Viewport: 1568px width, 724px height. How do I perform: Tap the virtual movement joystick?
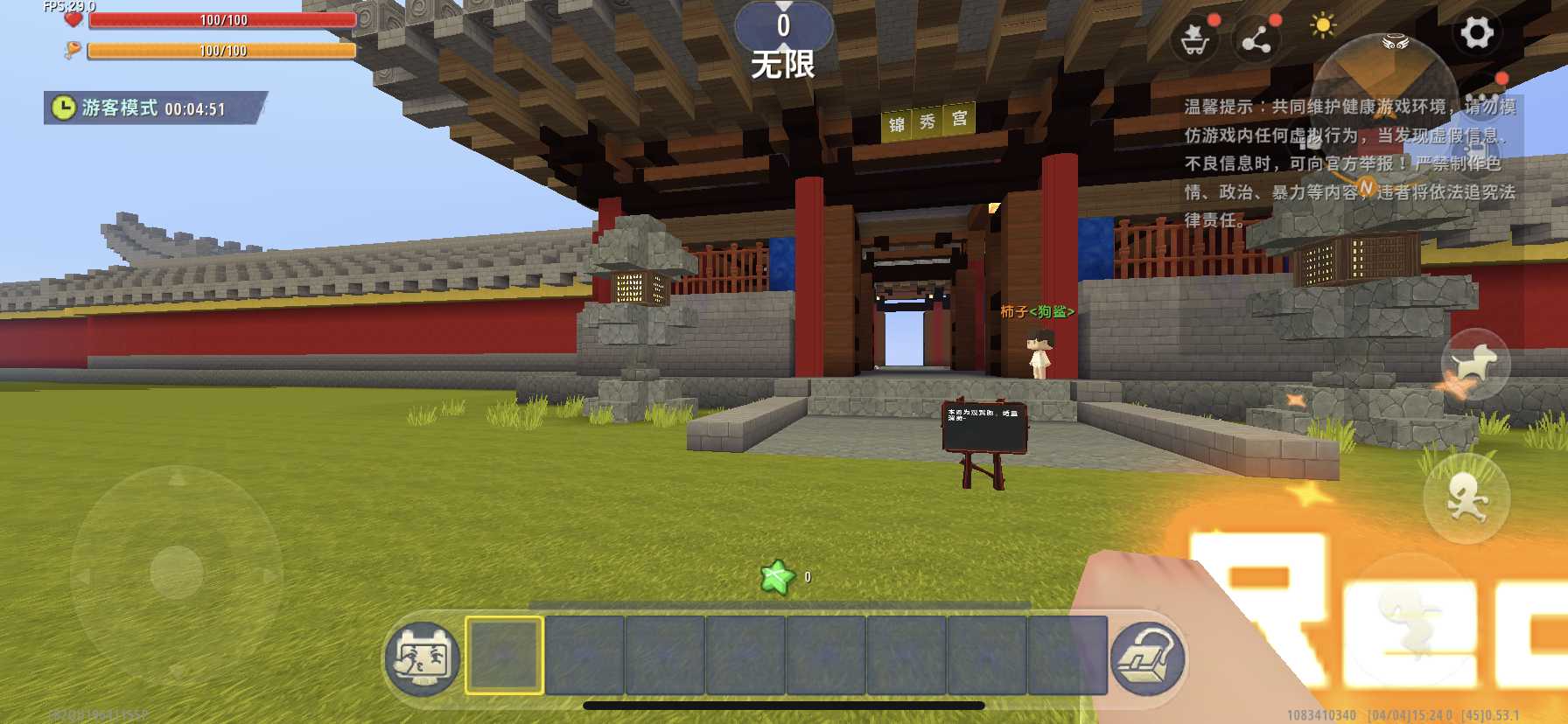coord(177,572)
